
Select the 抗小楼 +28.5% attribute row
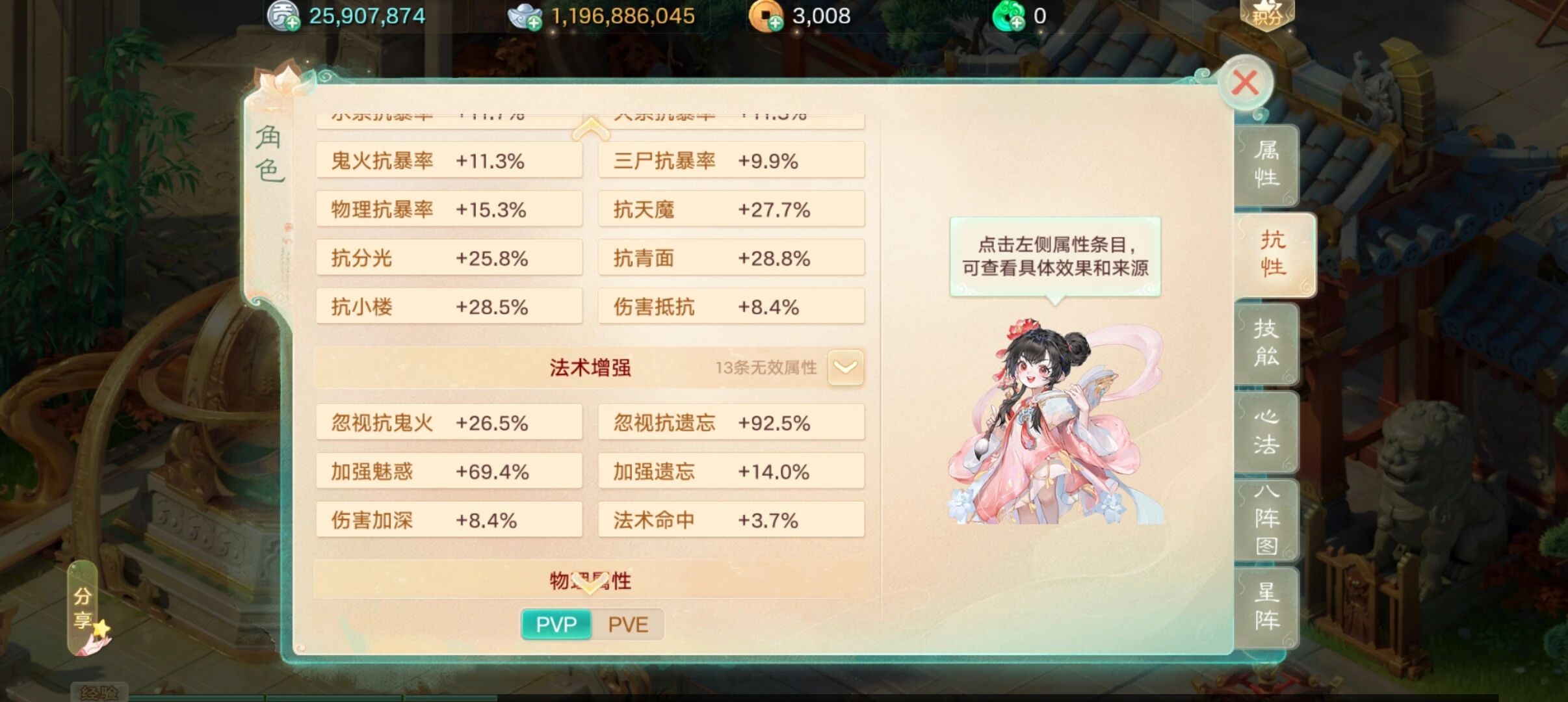[450, 305]
